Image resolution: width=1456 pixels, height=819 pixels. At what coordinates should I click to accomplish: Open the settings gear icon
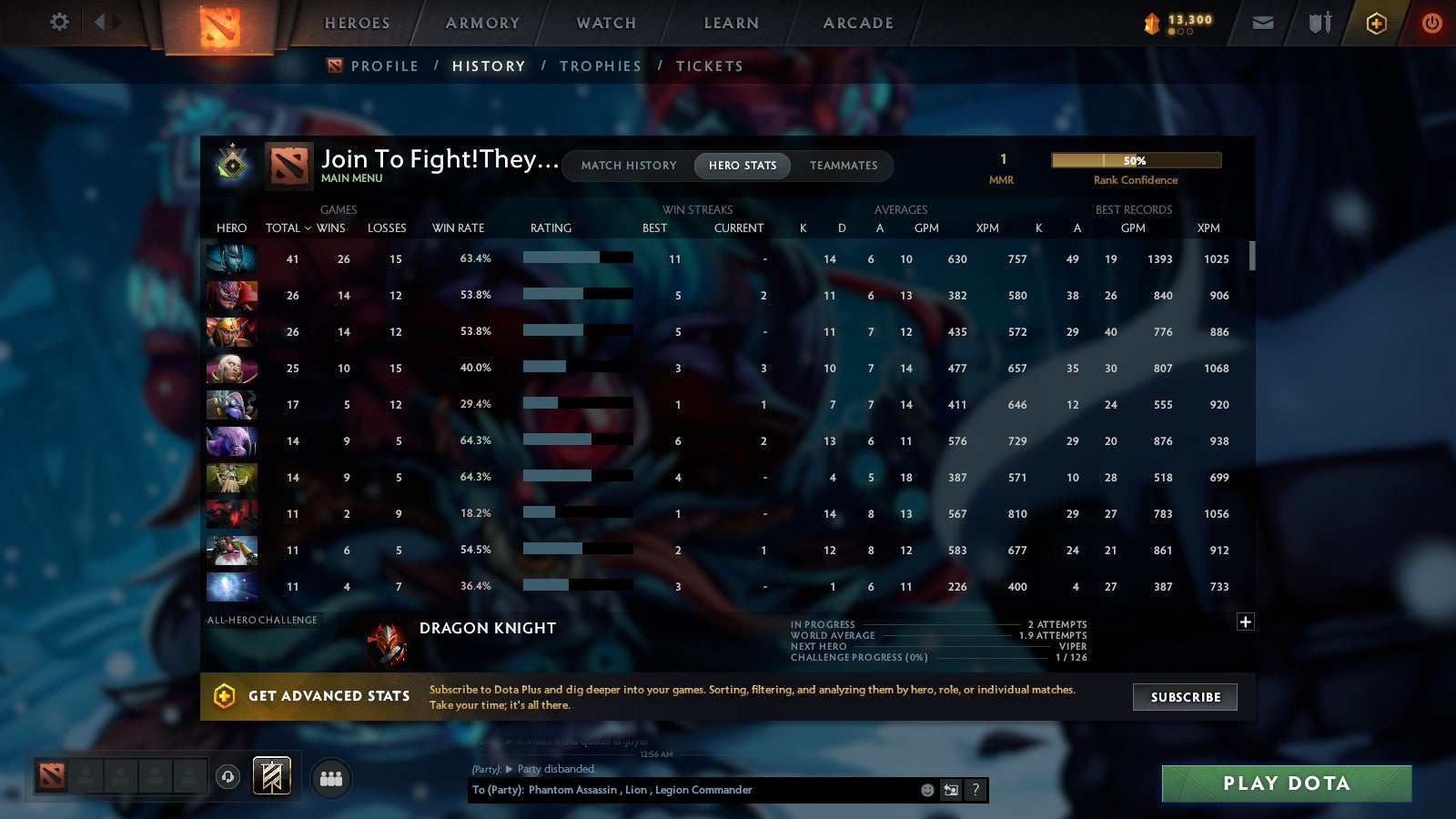point(59,23)
